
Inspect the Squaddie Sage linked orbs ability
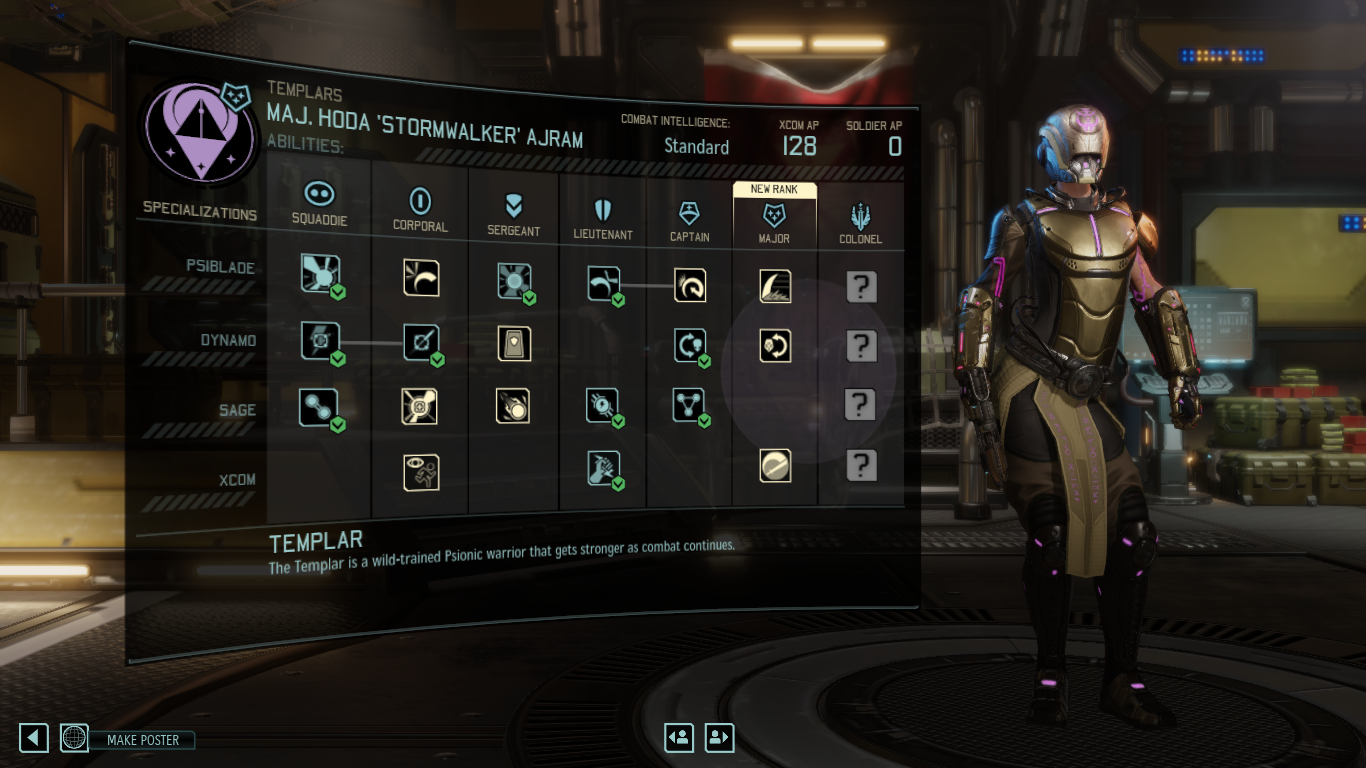pos(319,406)
